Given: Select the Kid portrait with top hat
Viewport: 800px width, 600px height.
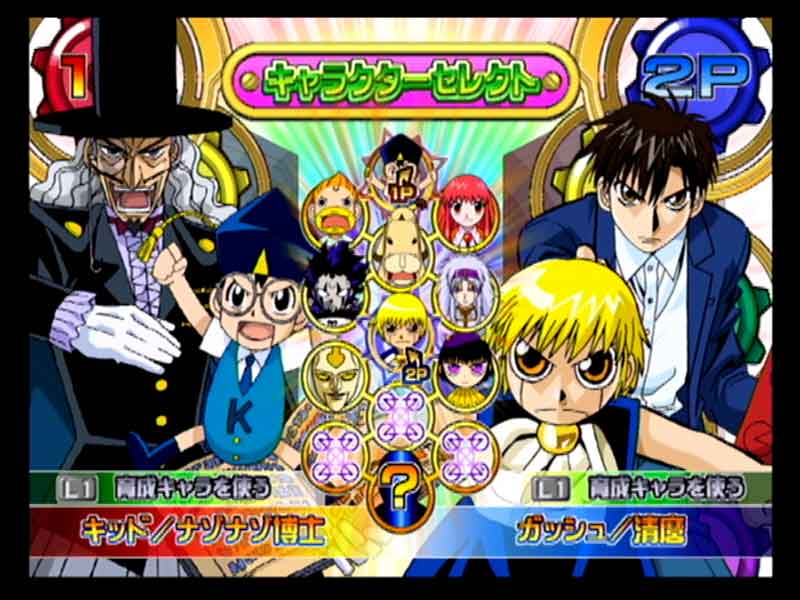Looking at the screenshot, I should click(401, 160).
